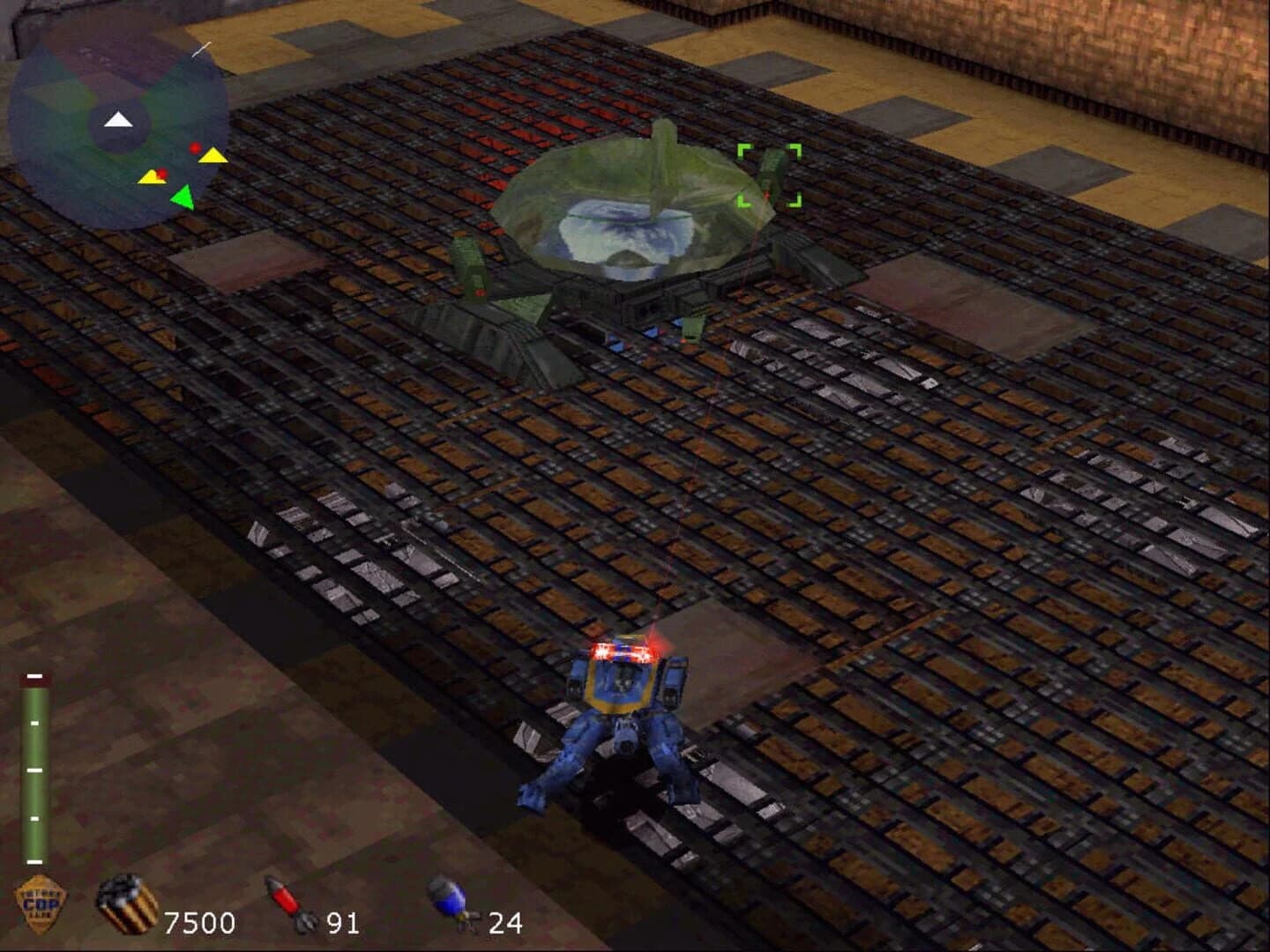
Task: Click the green targeting bracket reticle
Action: pyautogui.click(x=770, y=176)
